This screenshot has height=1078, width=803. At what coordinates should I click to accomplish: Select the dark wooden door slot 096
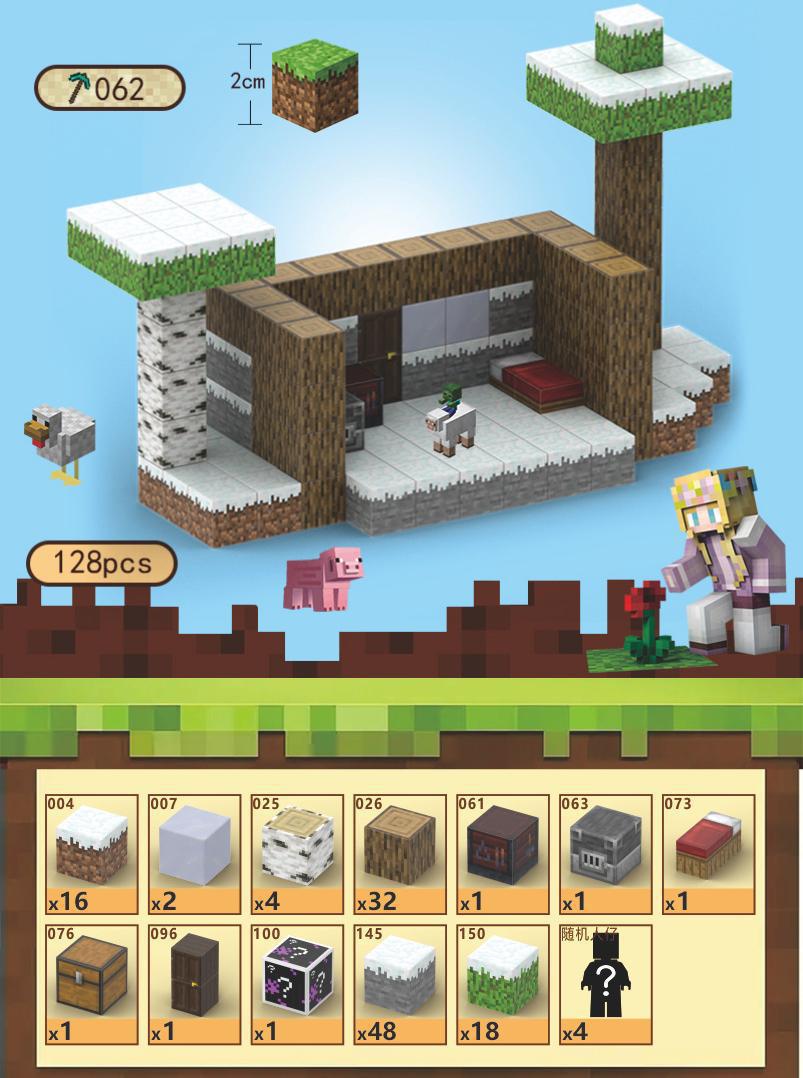click(x=195, y=984)
